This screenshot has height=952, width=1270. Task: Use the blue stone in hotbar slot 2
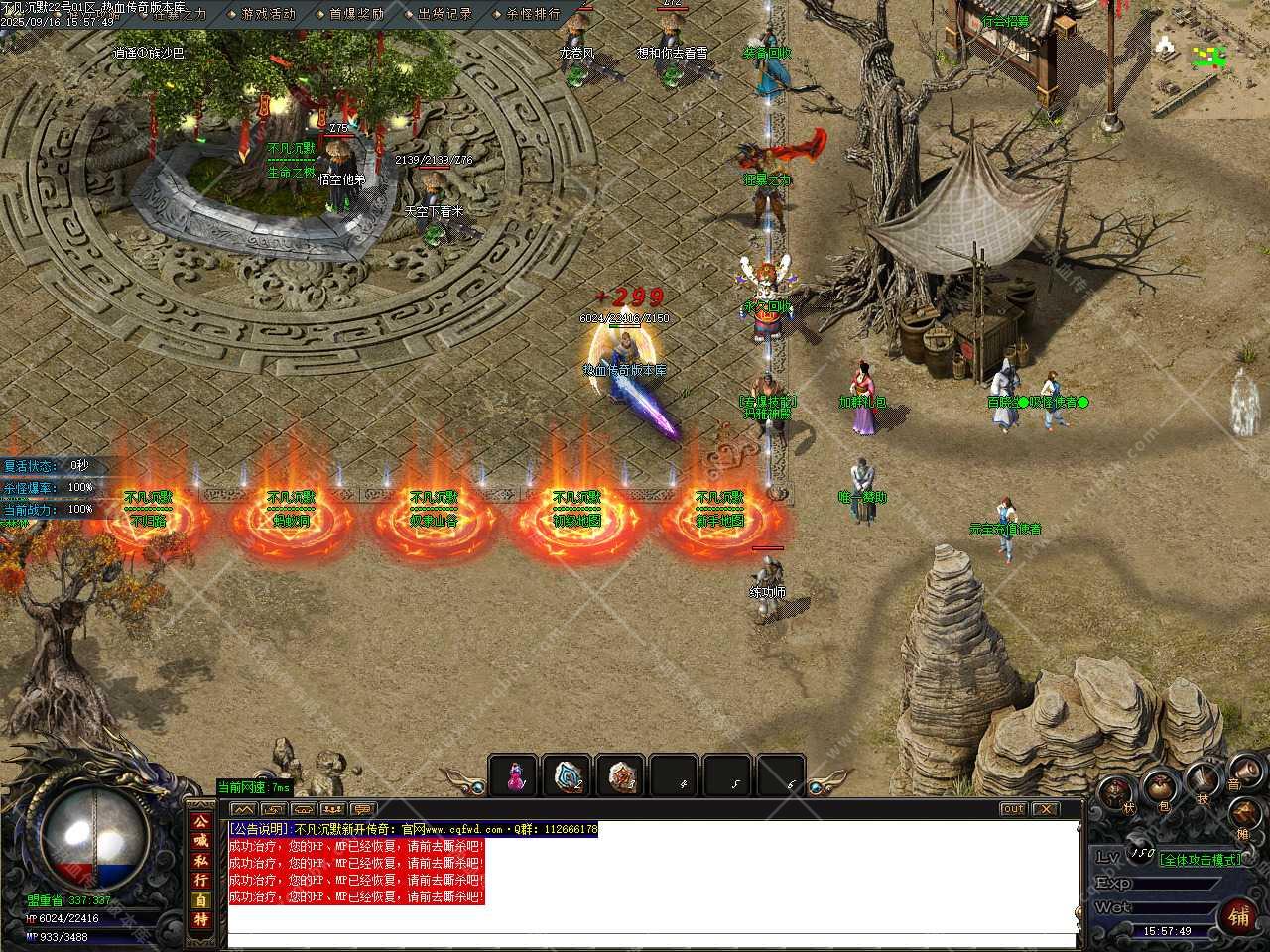pos(569,776)
